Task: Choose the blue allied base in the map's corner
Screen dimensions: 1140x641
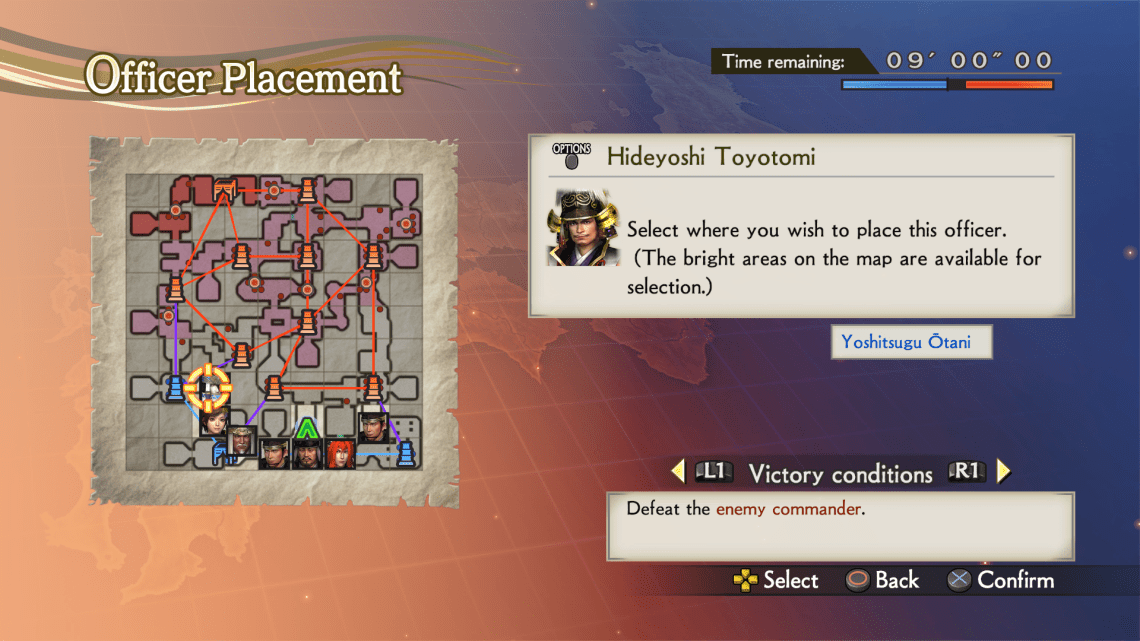Action: coord(406,454)
